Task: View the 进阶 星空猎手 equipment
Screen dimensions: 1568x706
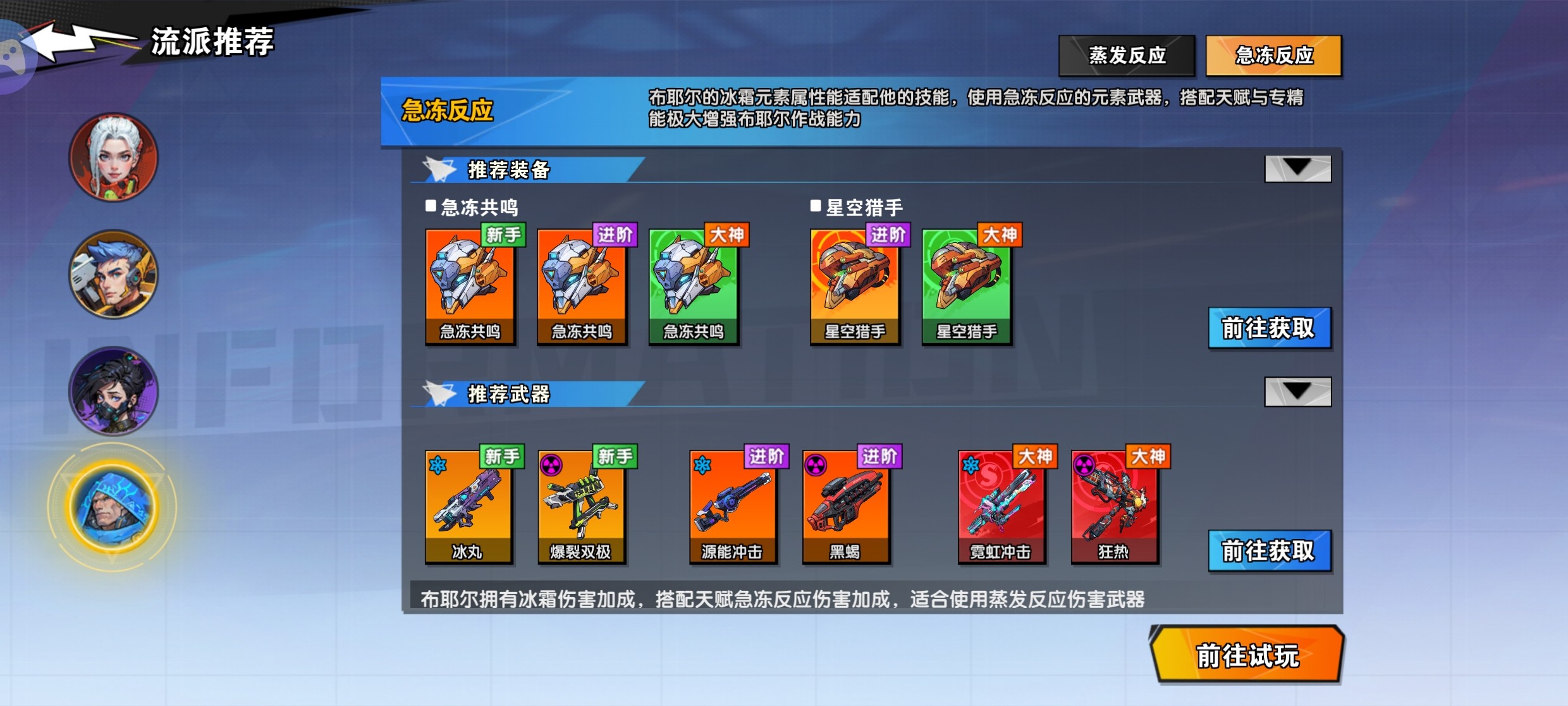Action: [855, 287]
